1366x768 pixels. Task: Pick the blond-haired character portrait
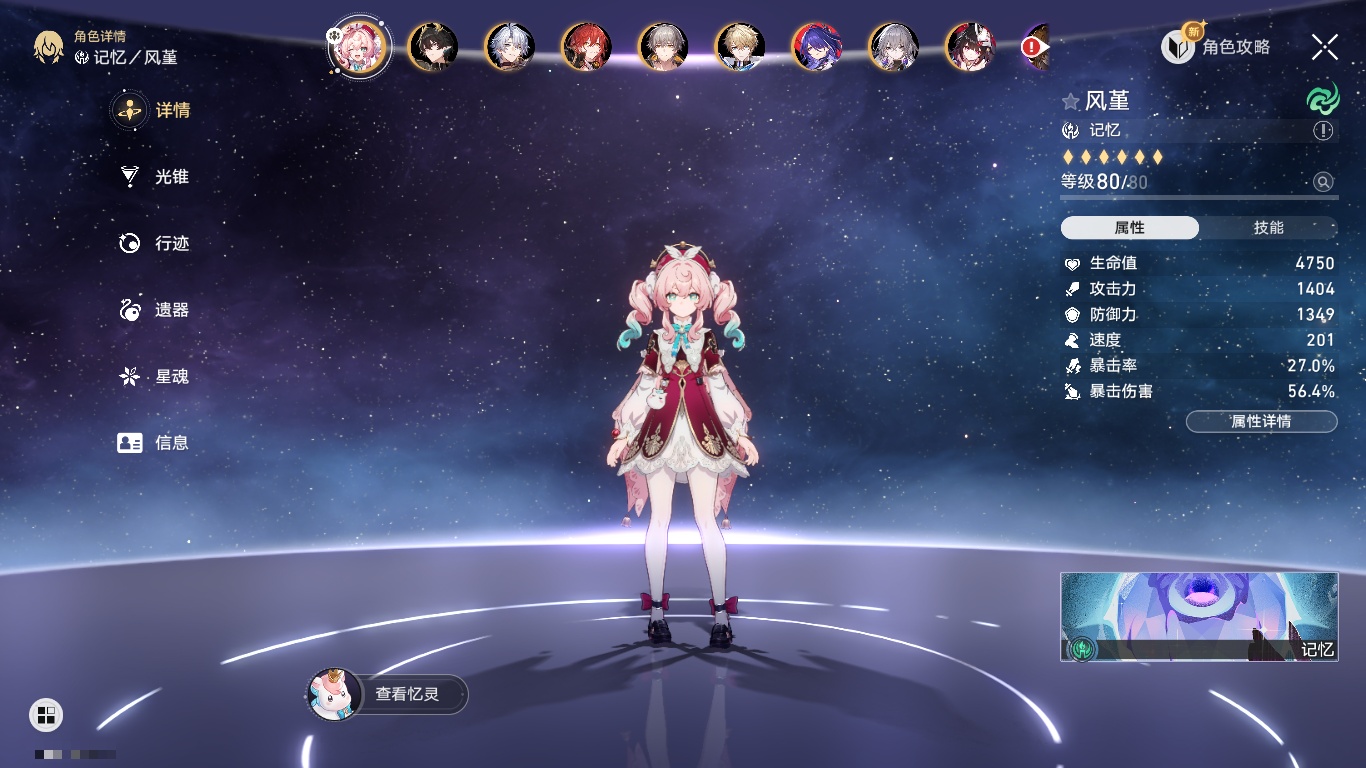pyautogui.click(x=740, y=46)
